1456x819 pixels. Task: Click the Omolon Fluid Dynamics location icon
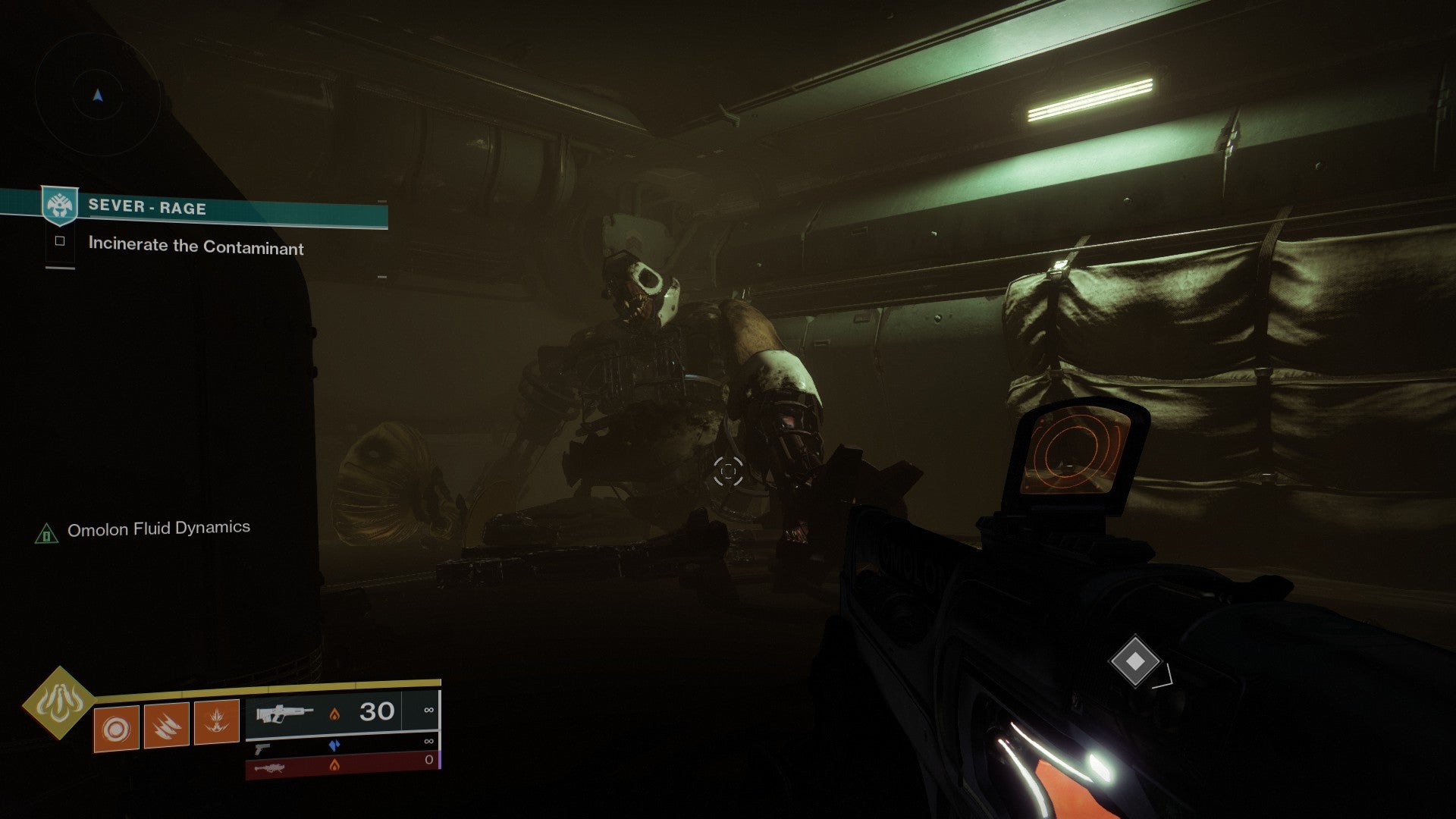pos(47,534)
